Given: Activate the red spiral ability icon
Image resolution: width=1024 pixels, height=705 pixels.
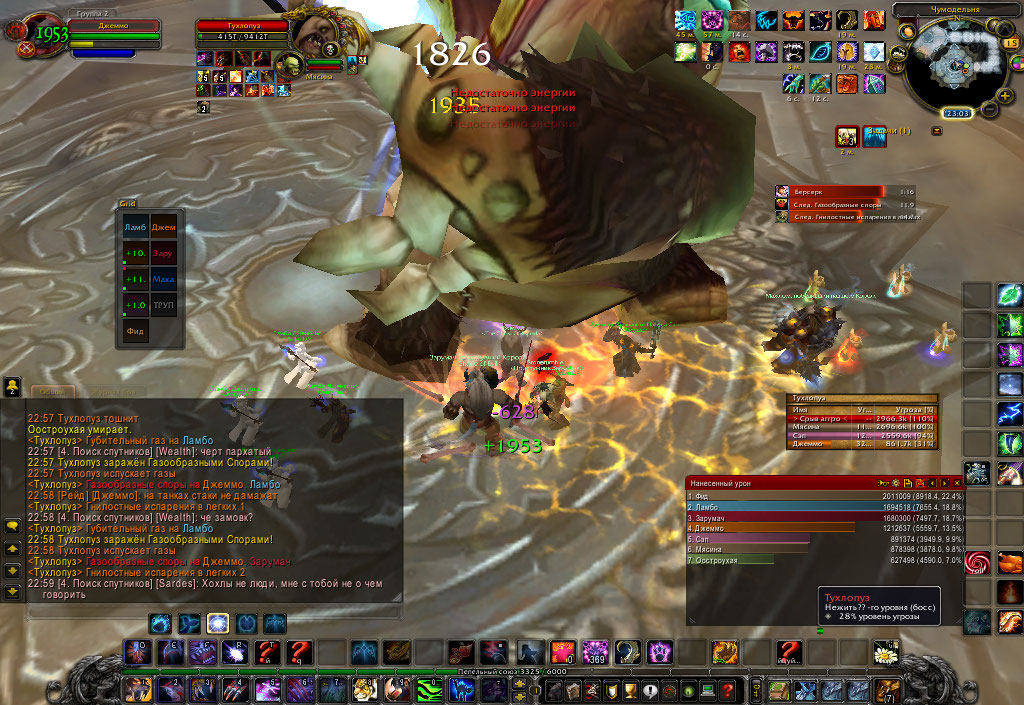Looking at the screenshot, I should tap(978, 564).
